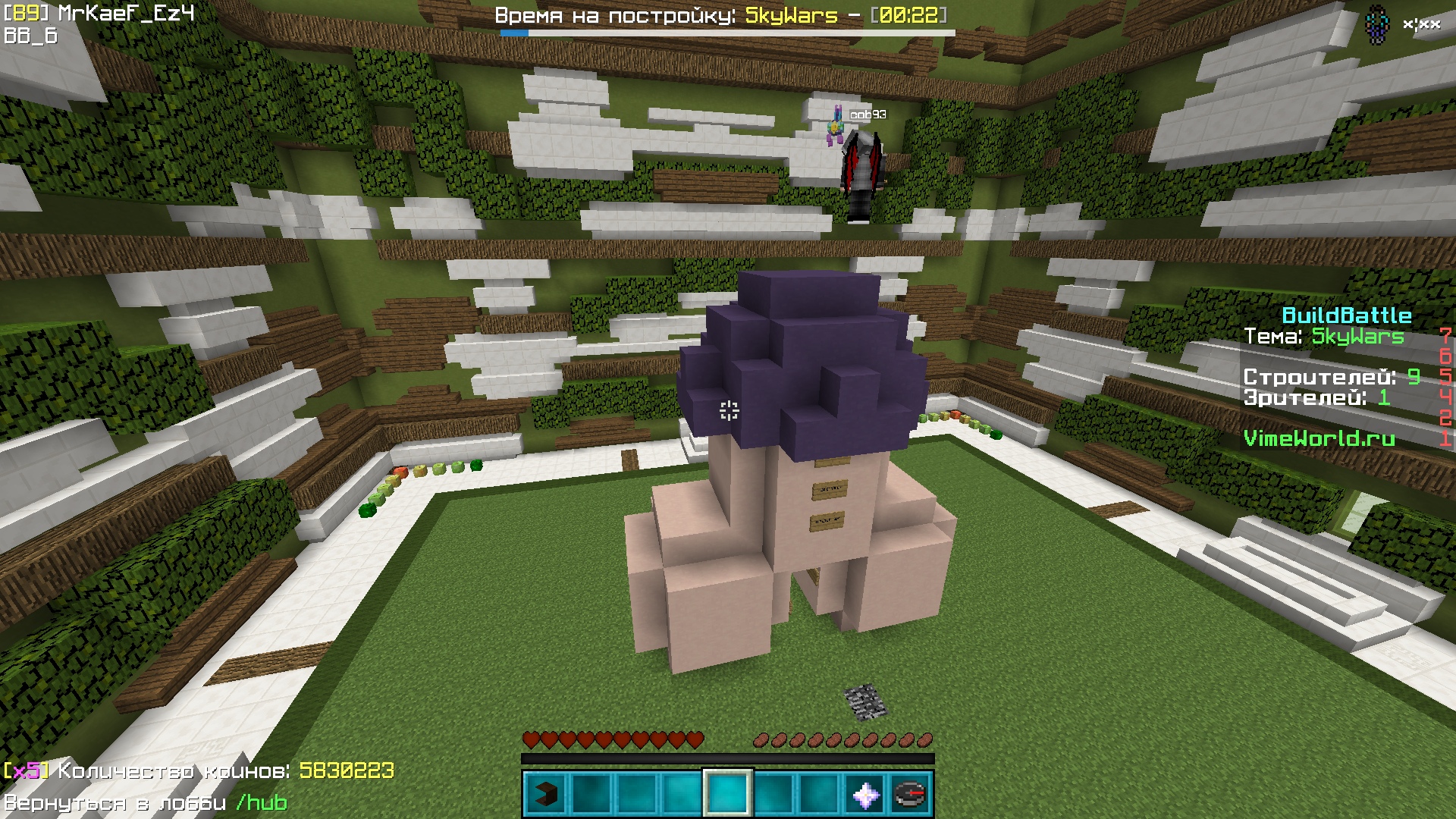This screenshot has height=819, width=1456.
Task: Select the nether star hotbar slot
Action: click(865, 794)
